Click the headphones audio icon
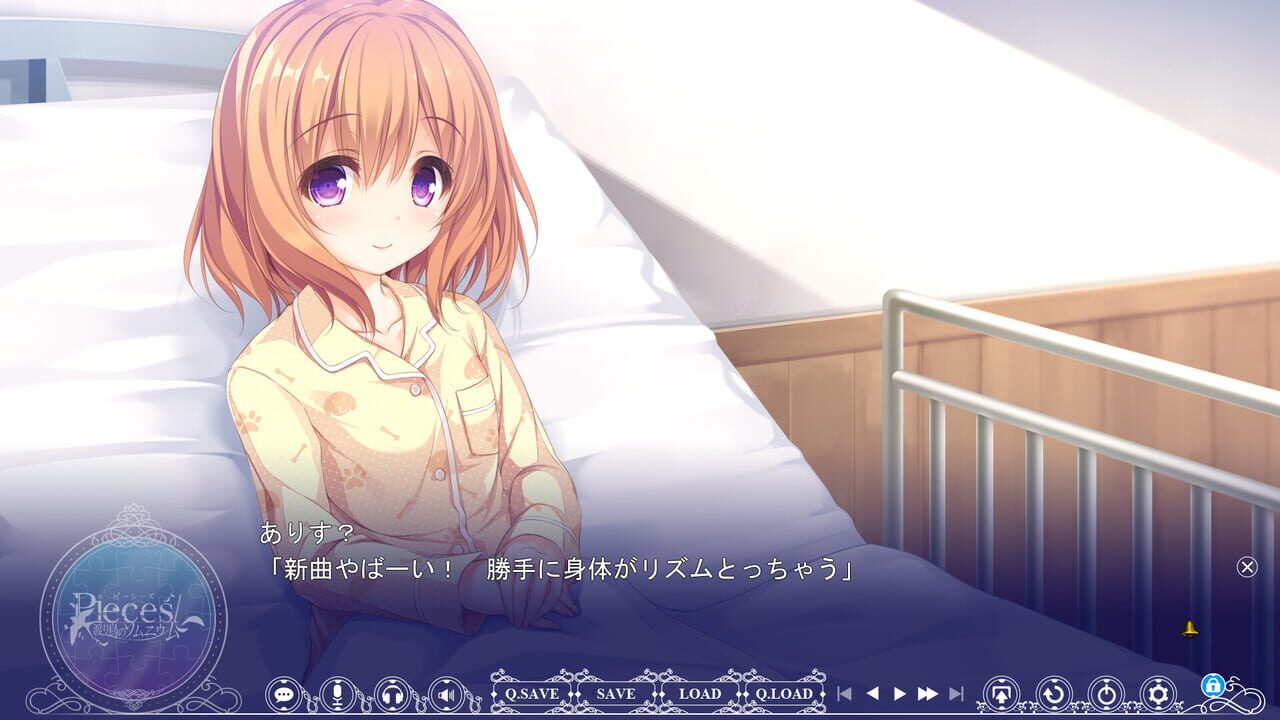The height and width of the screenshot is (720, 1280). tap(392, 693)
